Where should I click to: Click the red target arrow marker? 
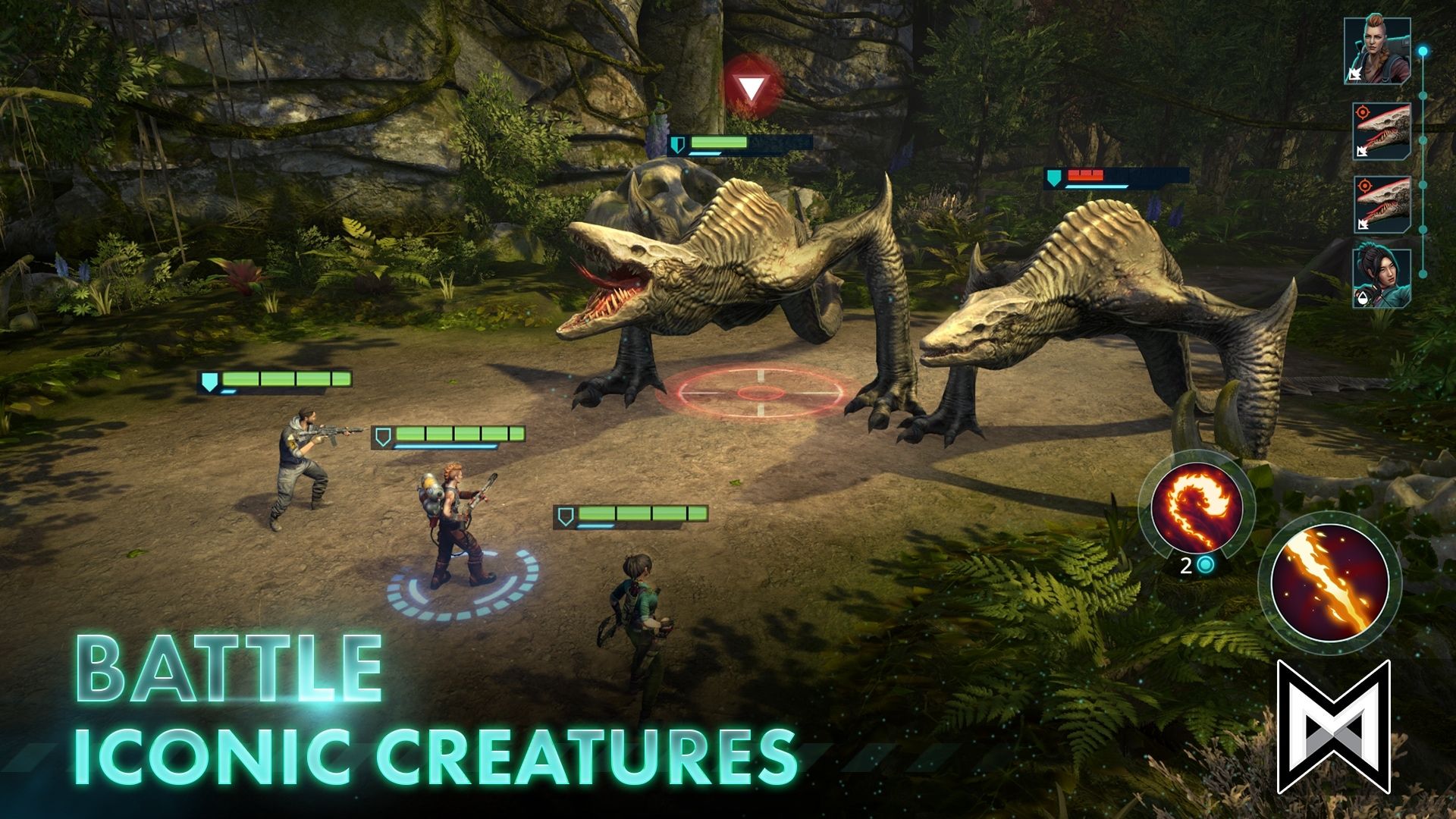point(752,89)
